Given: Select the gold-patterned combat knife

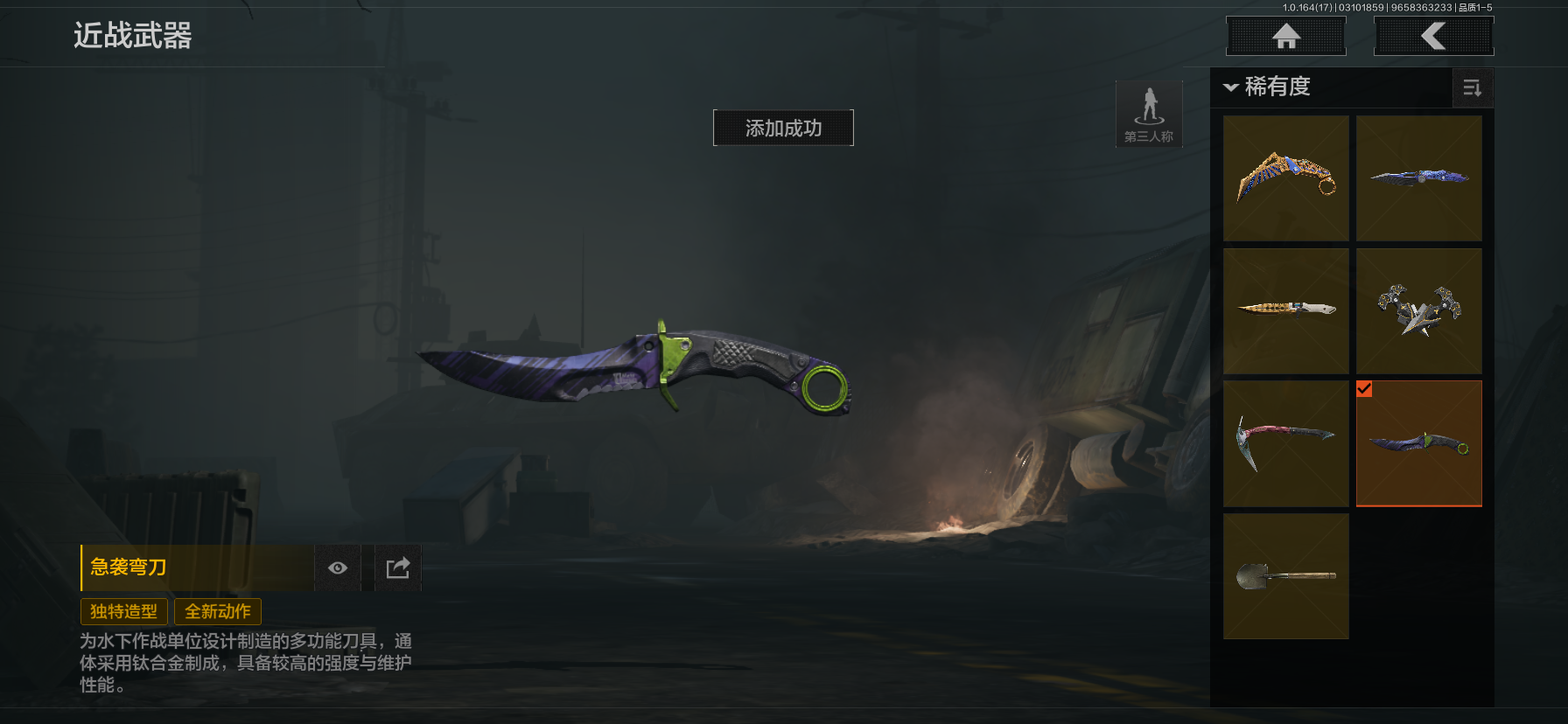Looking at the screenshot, I should click(1285, 310).
